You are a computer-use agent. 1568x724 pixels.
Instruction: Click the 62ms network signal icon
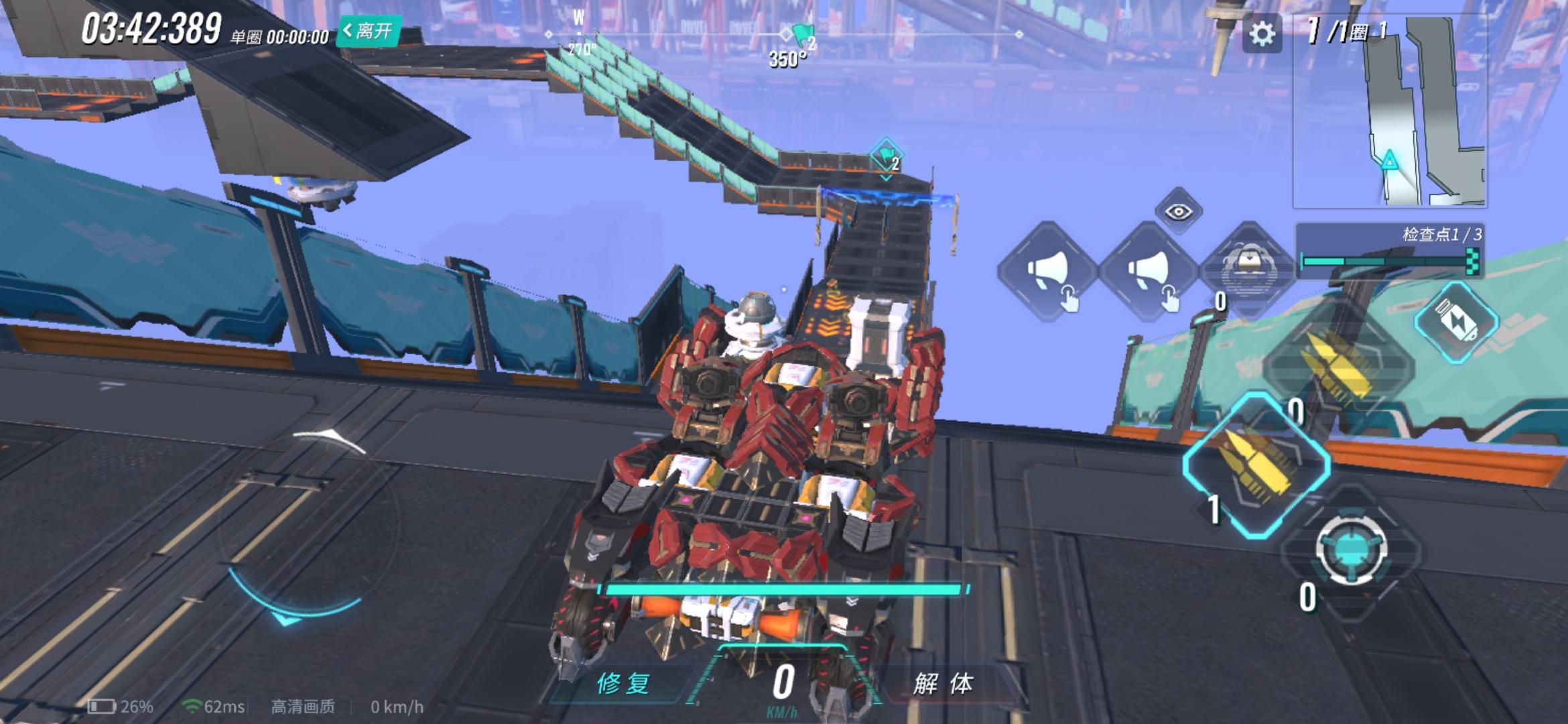point(192,707)
